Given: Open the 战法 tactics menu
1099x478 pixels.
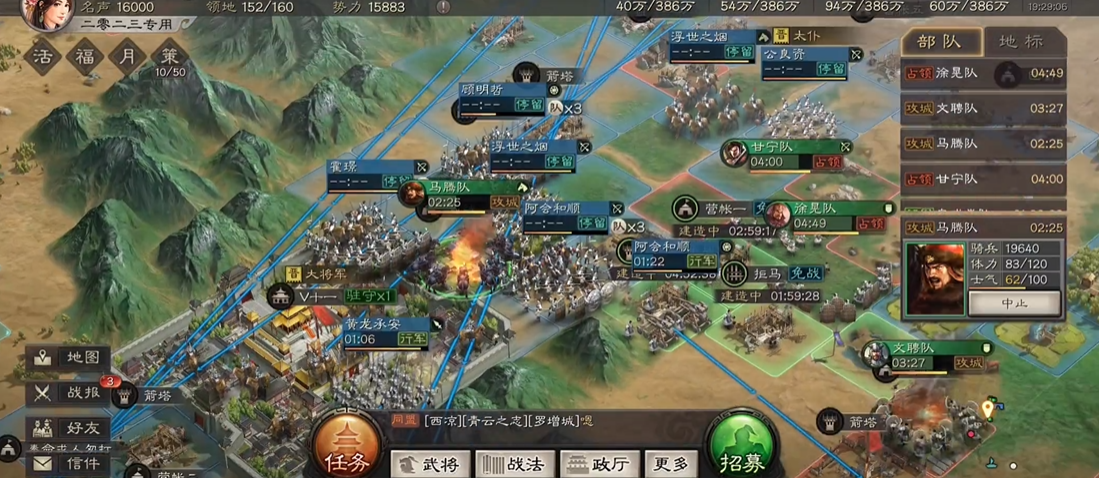Looking at the screenshot, I should [x=514, y=463].
